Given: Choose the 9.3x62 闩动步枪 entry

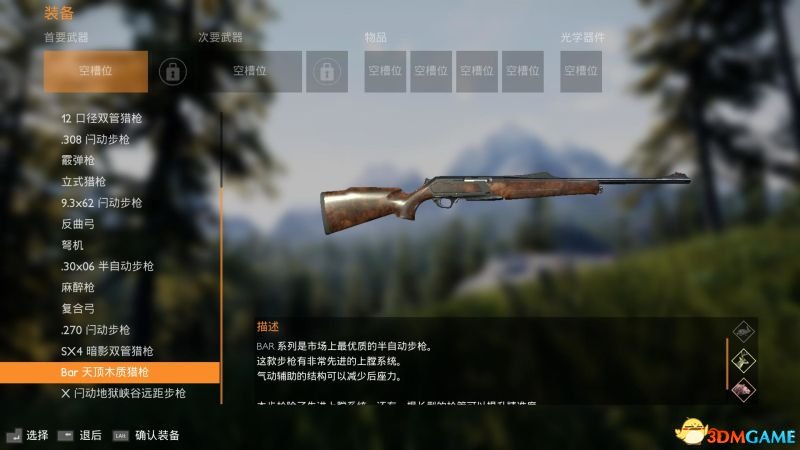Looking at the screenshot, I should [x=101, y=202].
